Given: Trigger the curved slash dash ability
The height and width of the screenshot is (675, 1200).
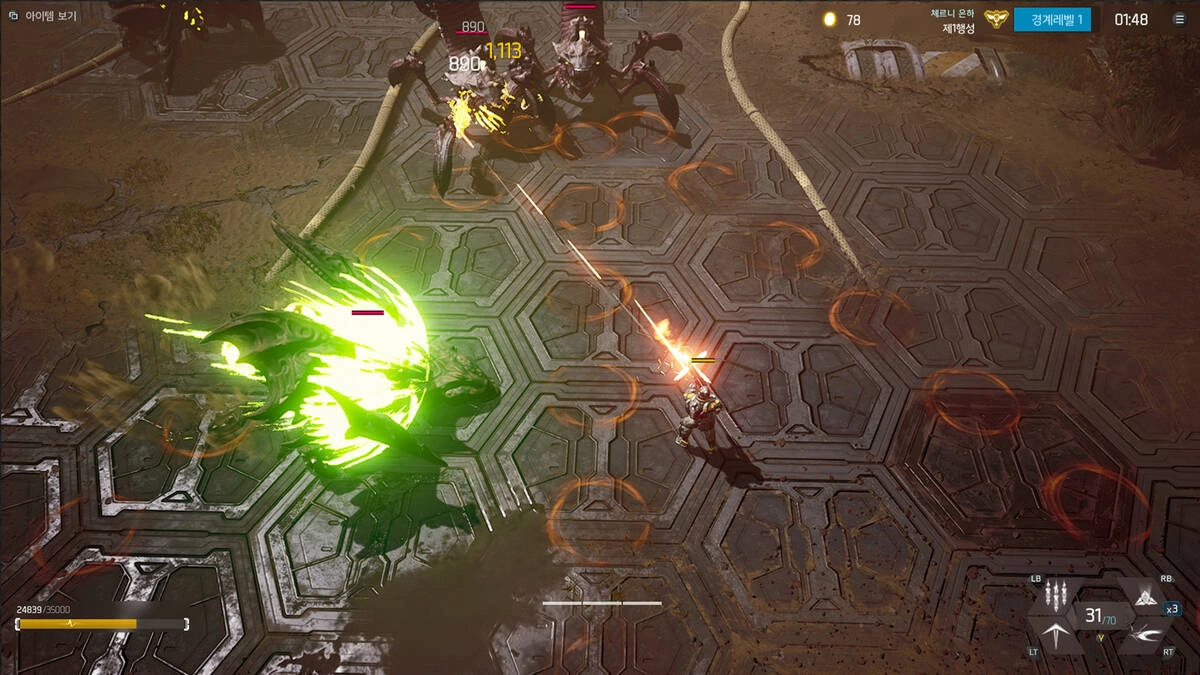Looking at the screenshot, I should (1143, 634).
